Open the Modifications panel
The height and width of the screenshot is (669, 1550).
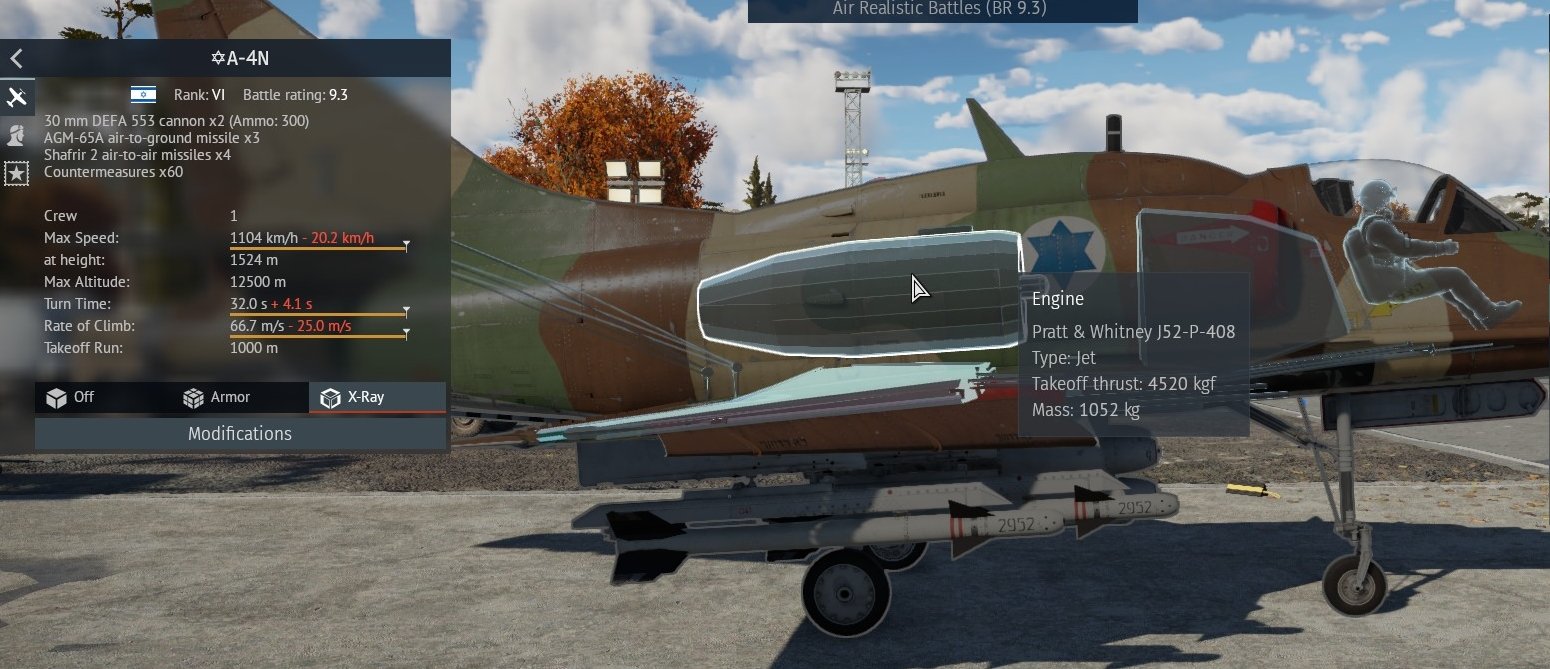click(x=240, y=434)
